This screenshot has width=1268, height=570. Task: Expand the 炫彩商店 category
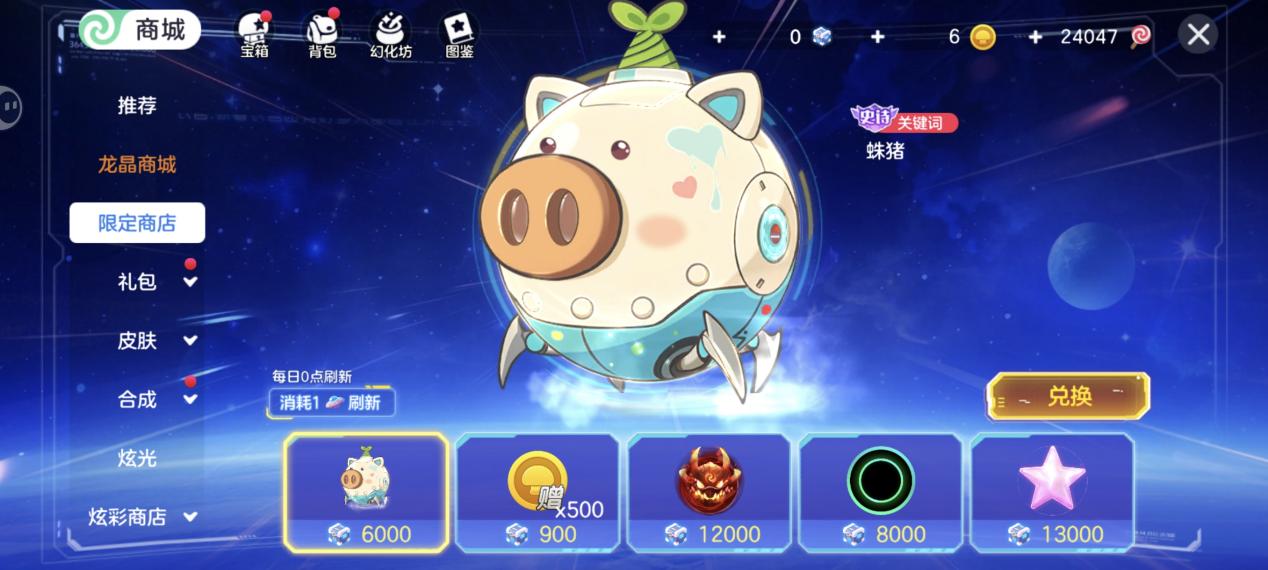[142, 517]
